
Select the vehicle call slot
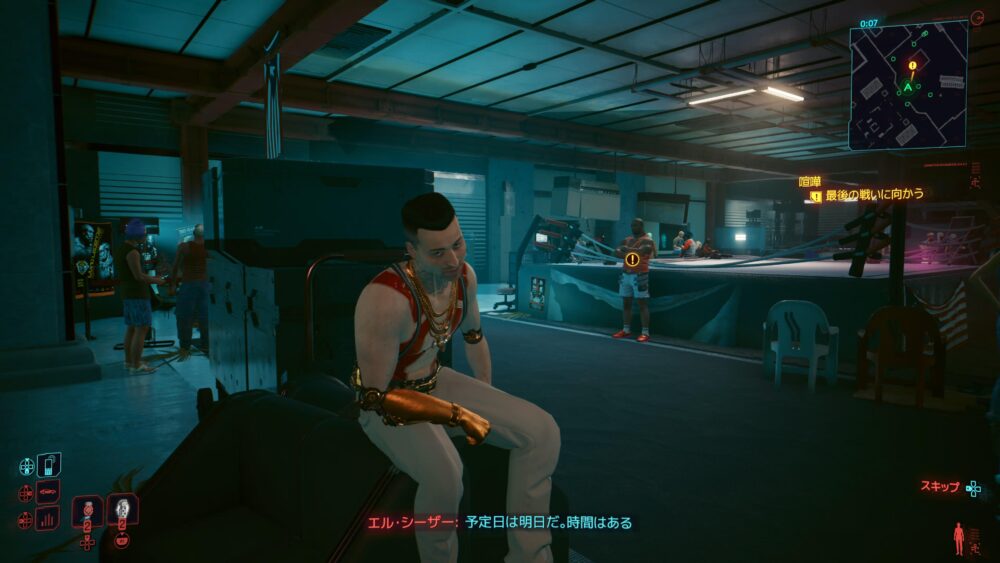click(x=48, y=492)
